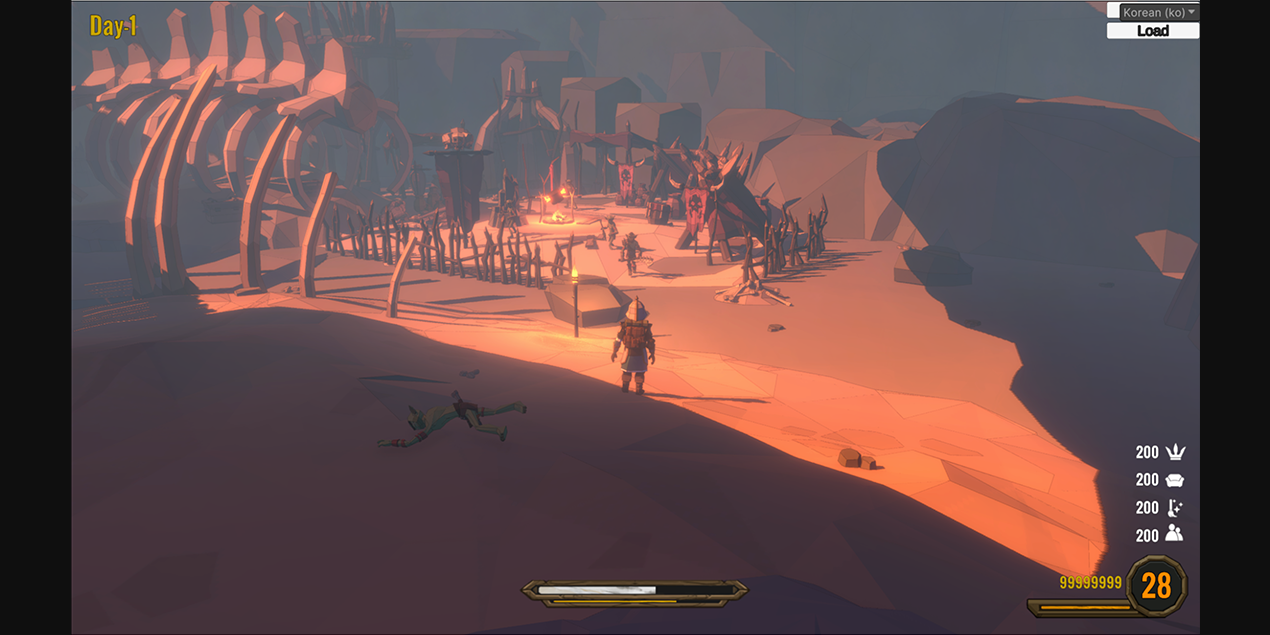Image resolution: width=1270 pixels, height=635 pixels.
Task: Click the Load button
Action: point(1152,31)
